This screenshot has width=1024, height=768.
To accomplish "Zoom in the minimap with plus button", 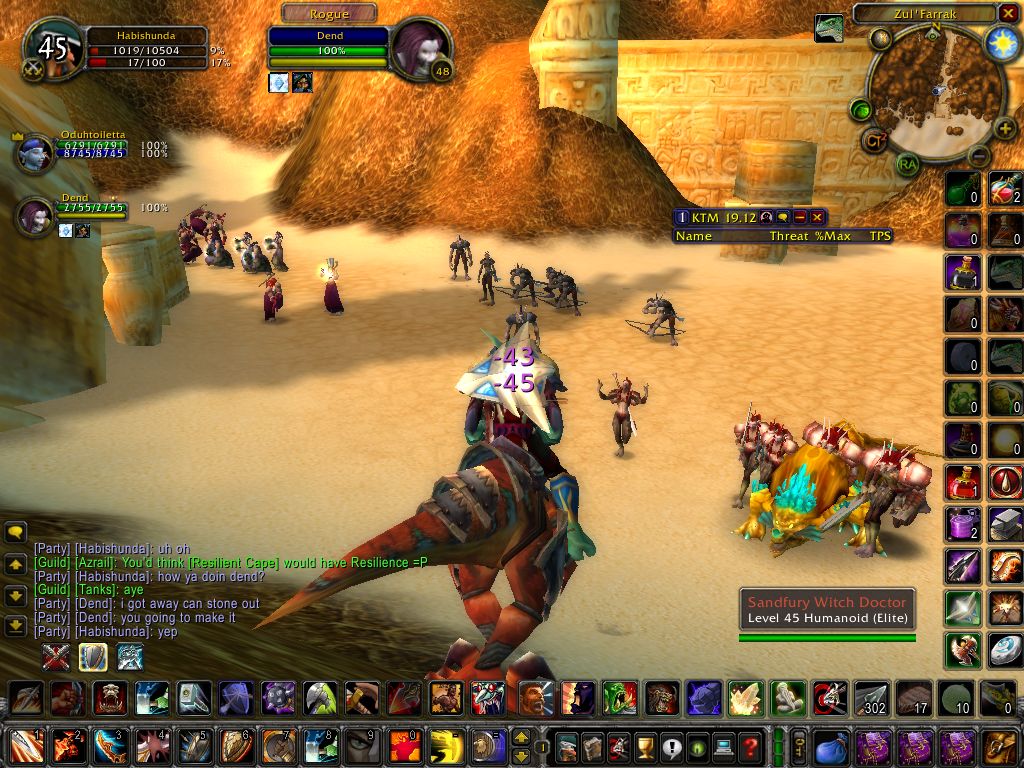I will click(1005, 128).
